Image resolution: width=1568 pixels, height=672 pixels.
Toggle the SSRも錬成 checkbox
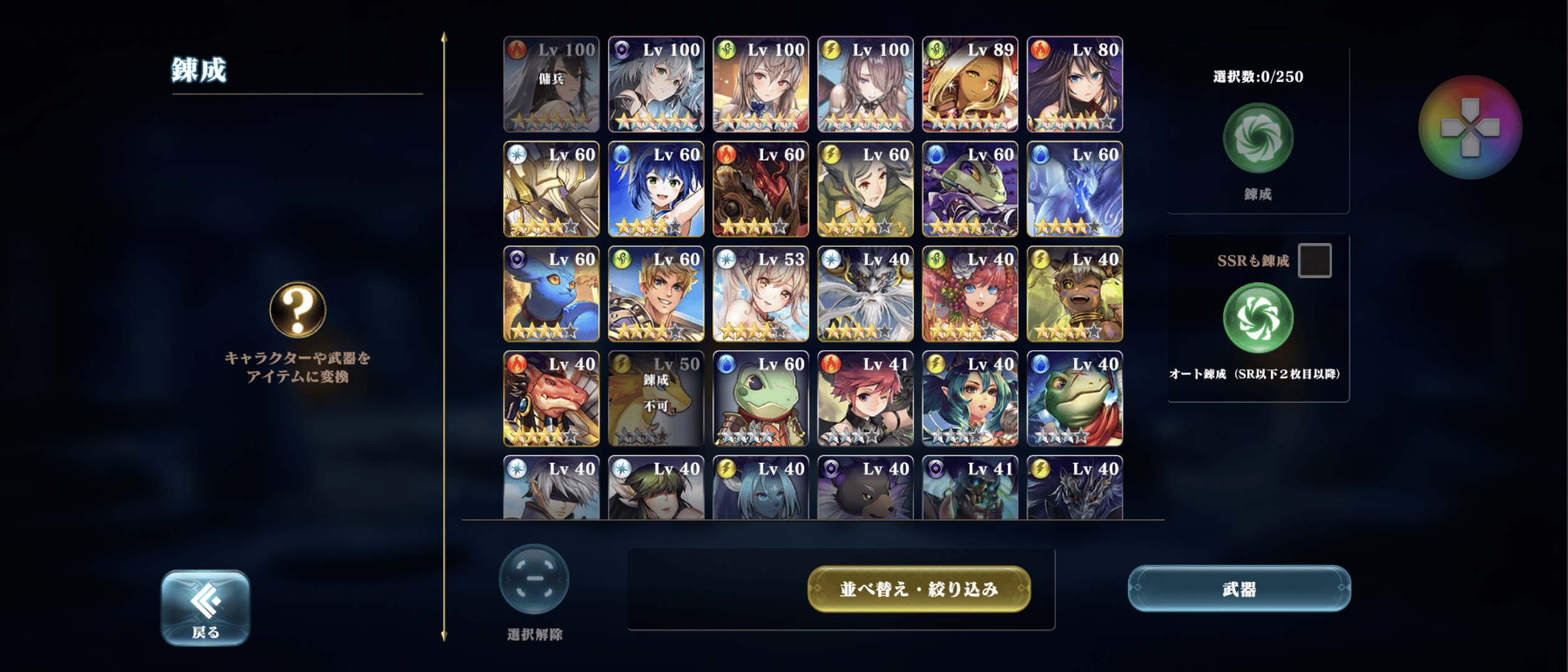pyautogui.click(x=1314, y=260)
